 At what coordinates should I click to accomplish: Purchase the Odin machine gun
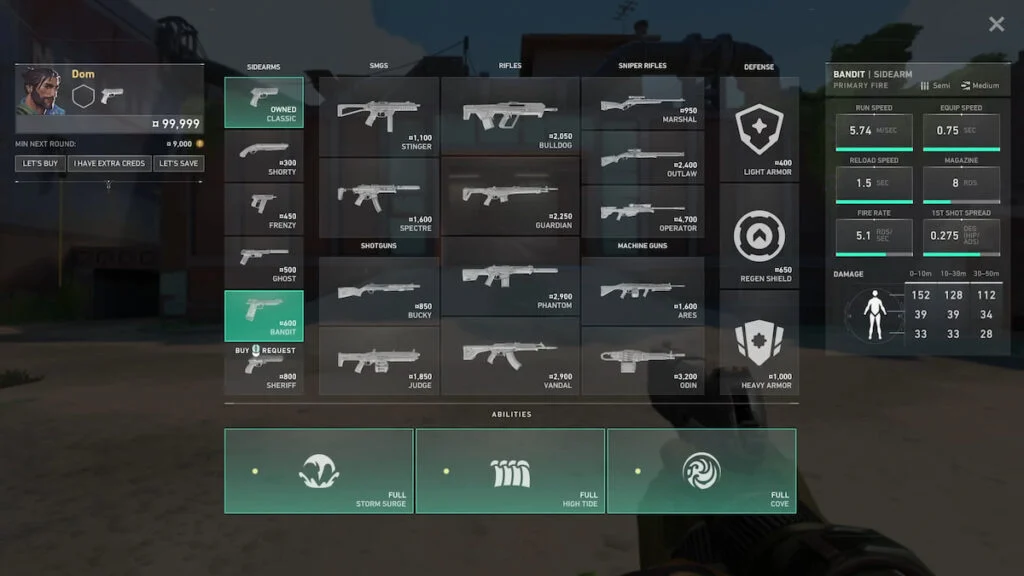pyautogui.click(x=642, y=360)
